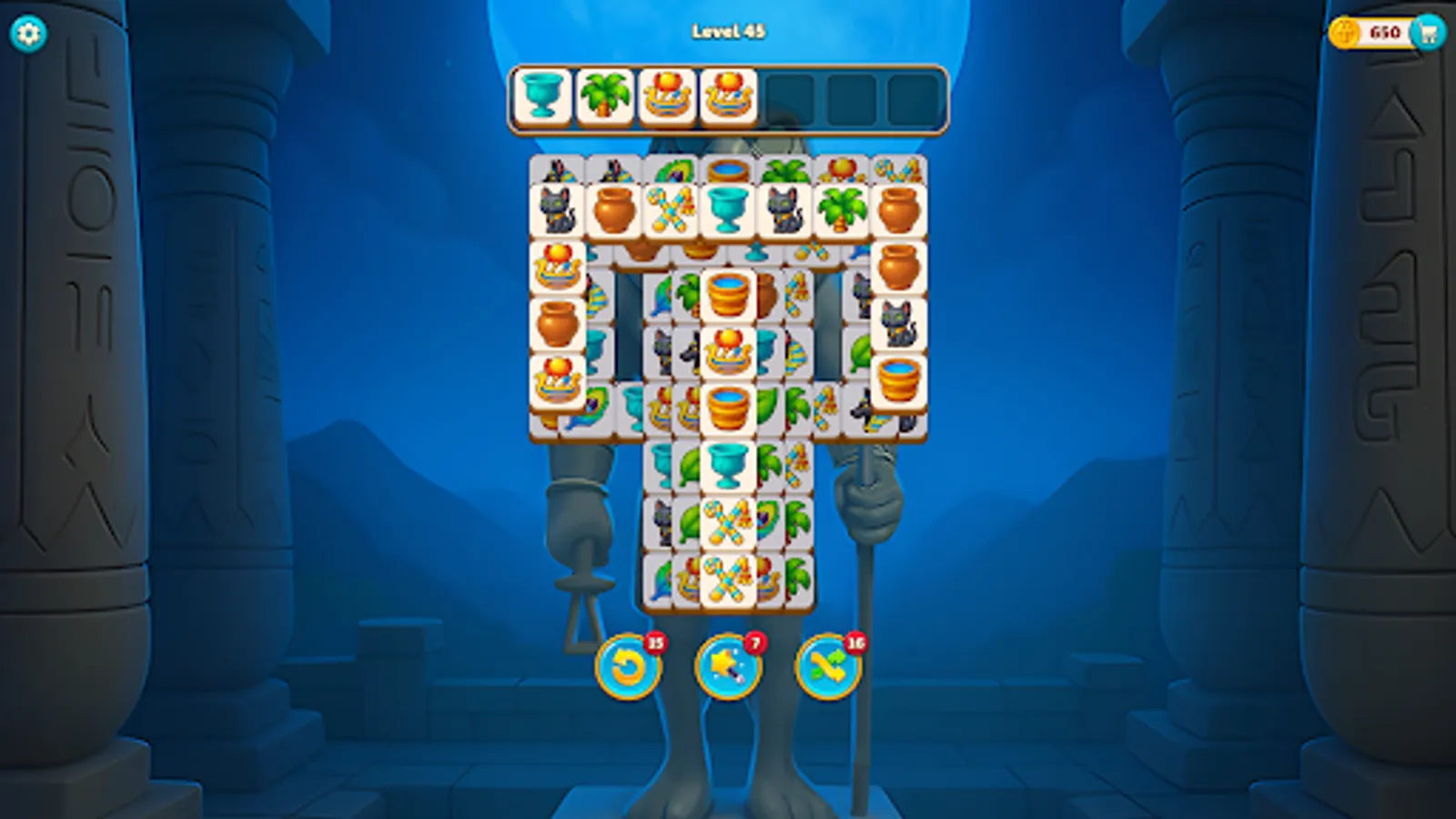Click the magic wand counter badge showing 7
The width and height of the screenshot is (1456, 819).
[753, 642]
